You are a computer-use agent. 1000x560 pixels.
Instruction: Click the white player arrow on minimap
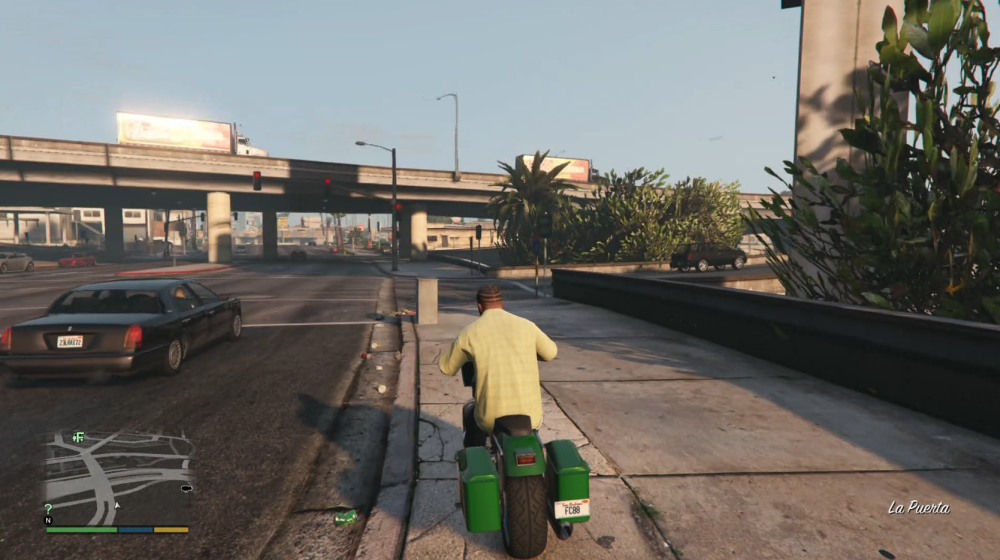117,504
